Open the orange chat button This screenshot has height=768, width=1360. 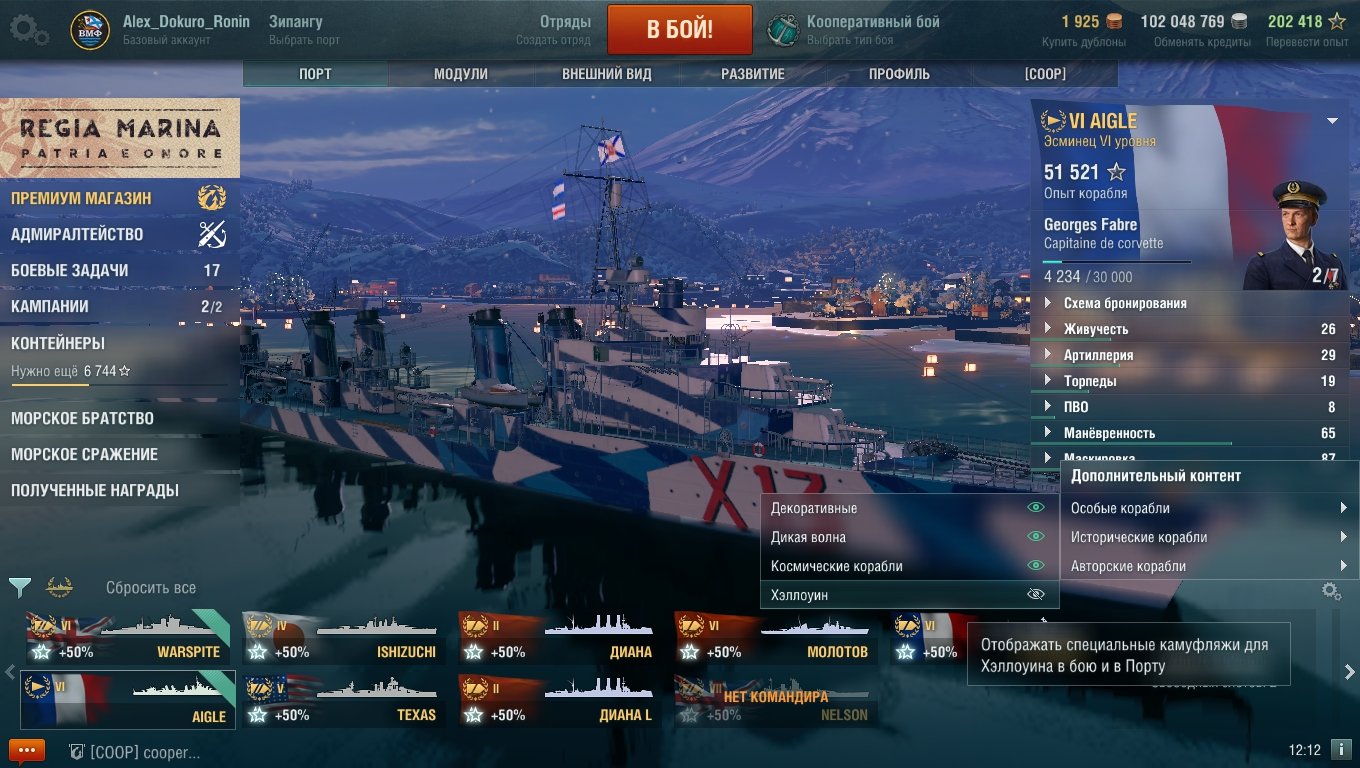coord(27,750)
